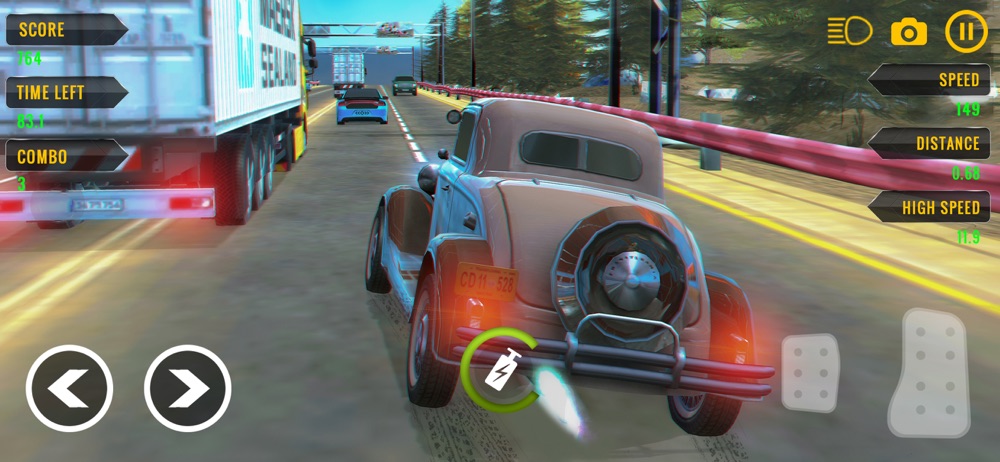The image size is (1000, 462).
Task: Tap the camera icon to change view
Action: coord(908,32)
